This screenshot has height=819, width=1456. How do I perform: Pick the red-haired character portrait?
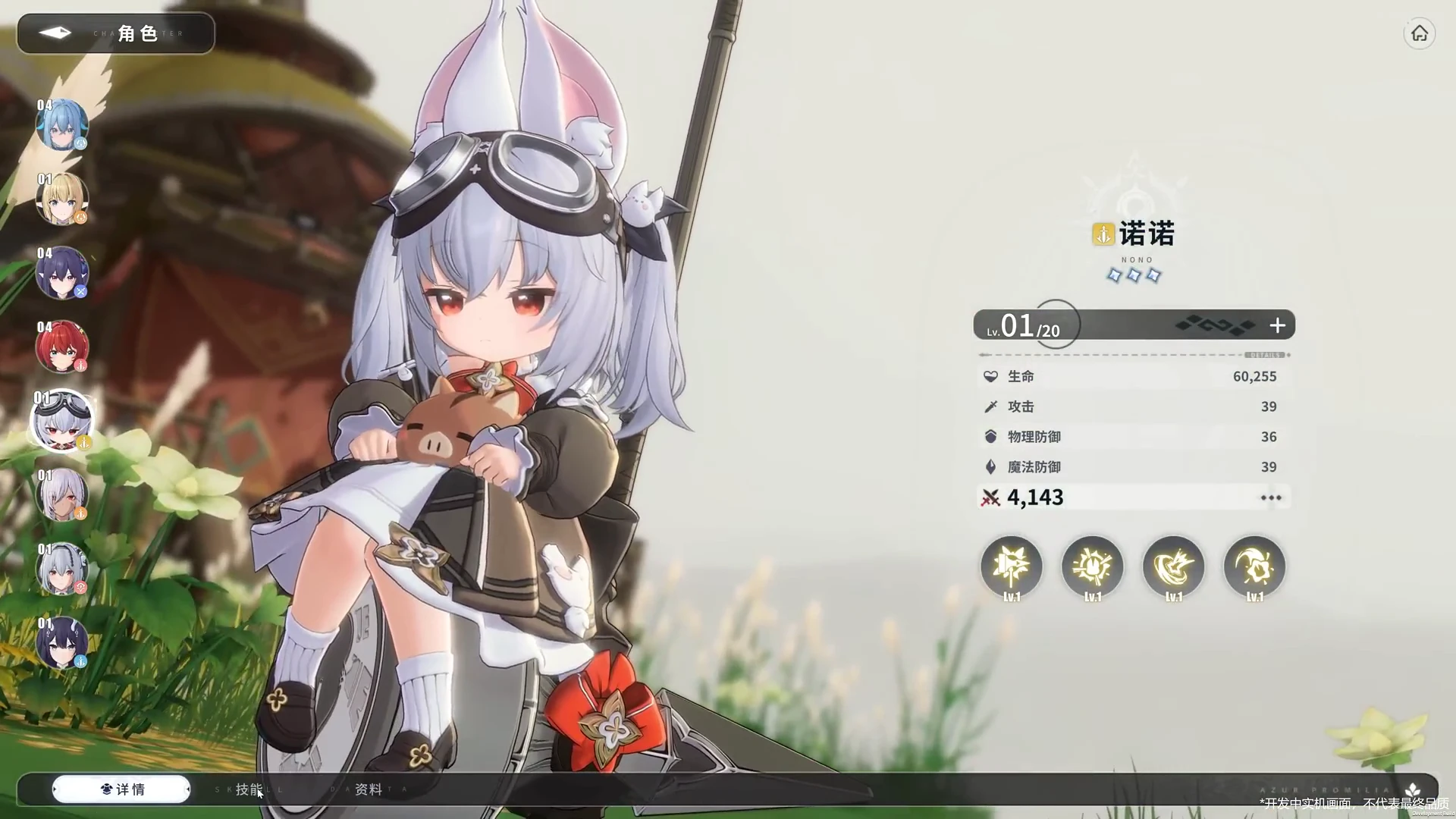tap(62, 347)
